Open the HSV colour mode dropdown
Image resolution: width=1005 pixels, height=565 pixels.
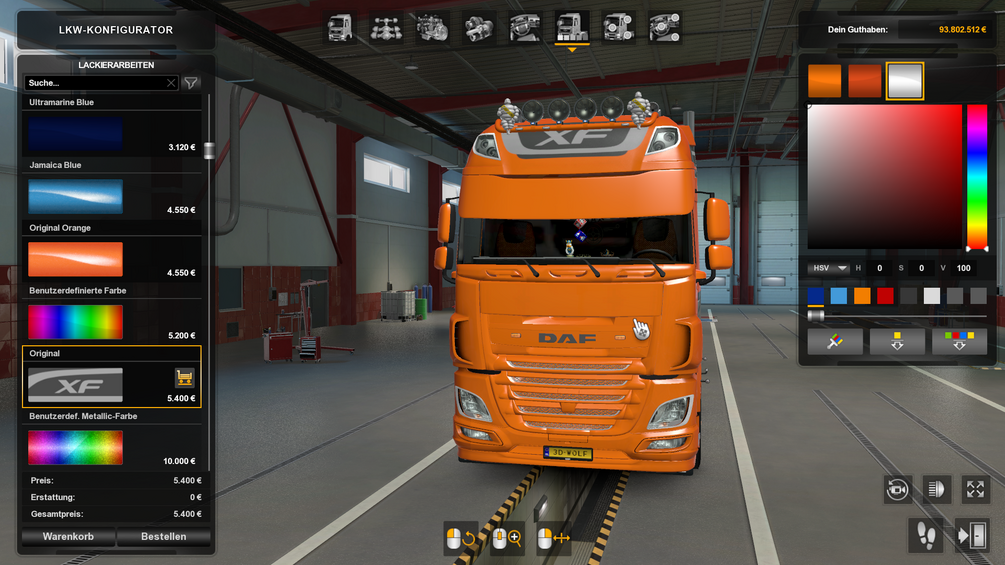point(829,268)
